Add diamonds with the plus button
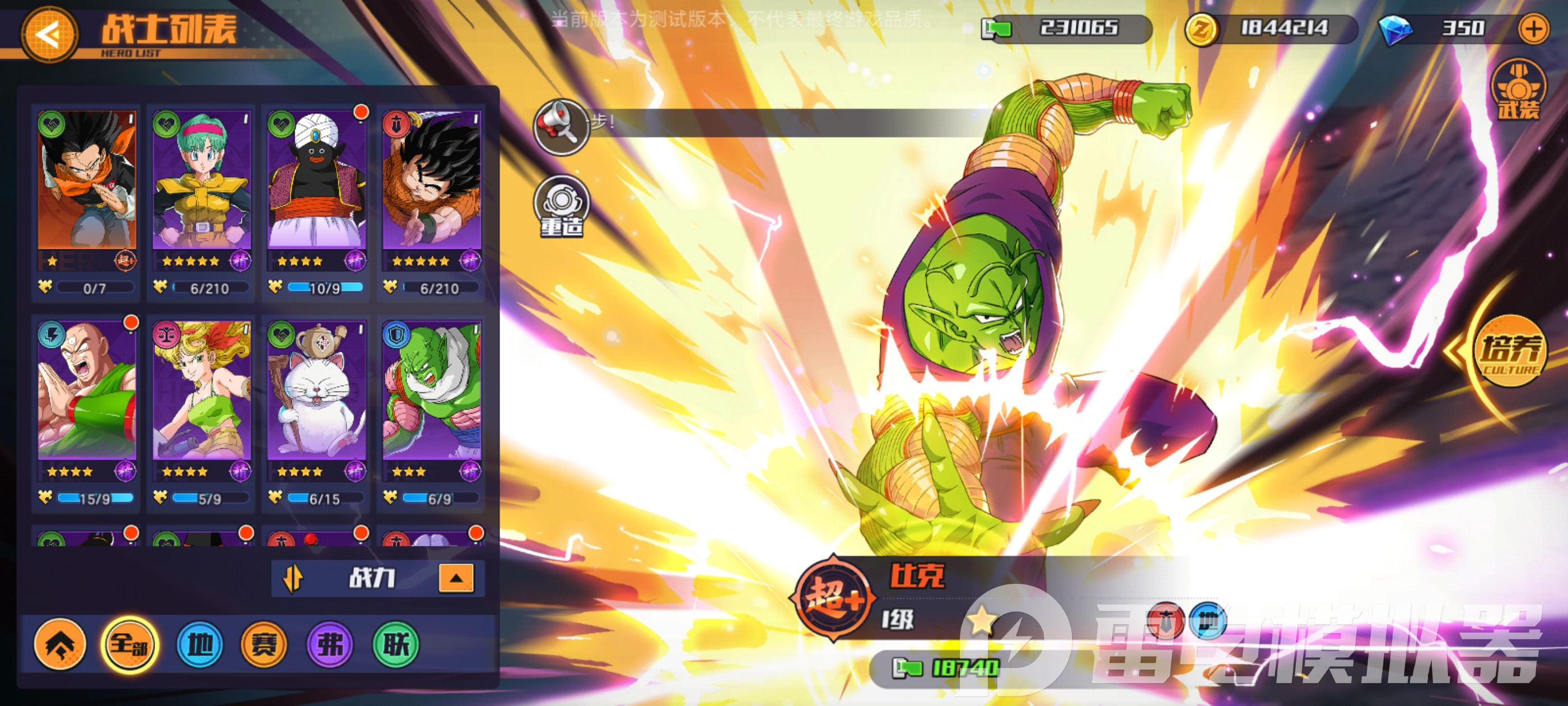The height and width of the screenshot is (706, 1568). click(x=1533, y=29)
